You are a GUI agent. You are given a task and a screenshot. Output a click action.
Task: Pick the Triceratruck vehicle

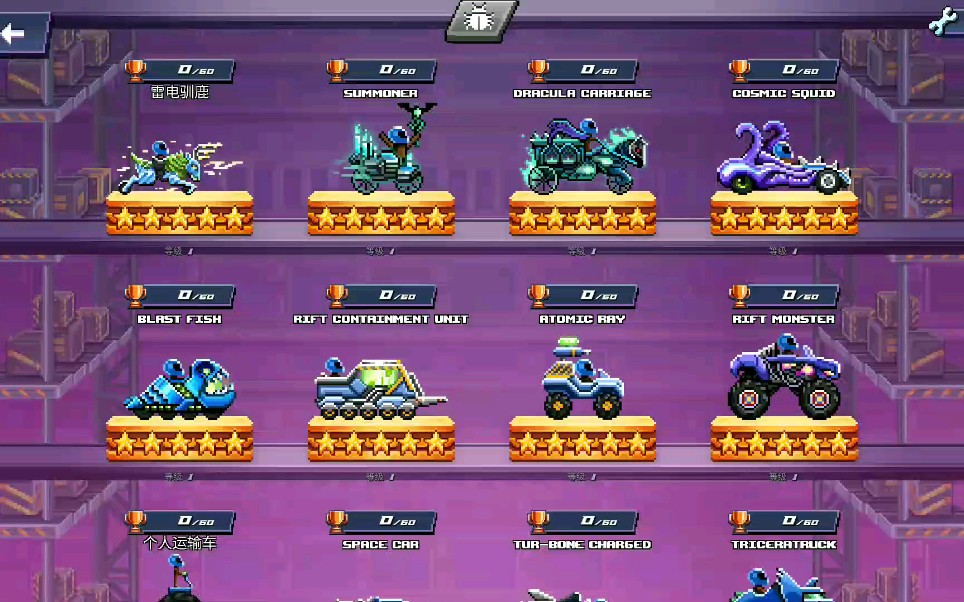click(784, 583)
